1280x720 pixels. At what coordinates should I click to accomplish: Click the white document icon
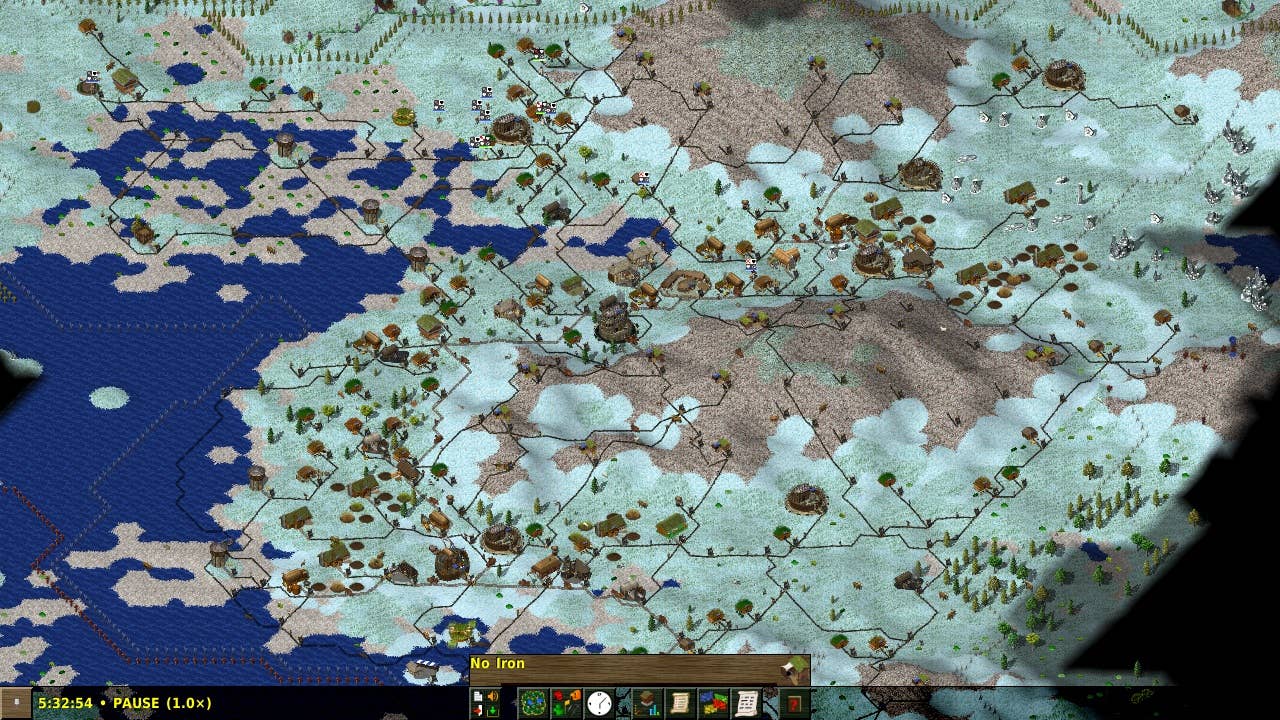tap(478, 696)
